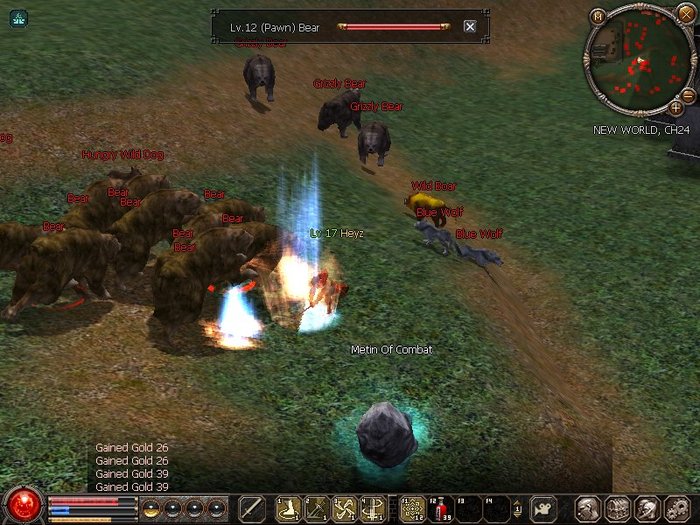
Task: Zoom in the minimap with the plus button
Action: pyautogui.click(x=676, y=107)
